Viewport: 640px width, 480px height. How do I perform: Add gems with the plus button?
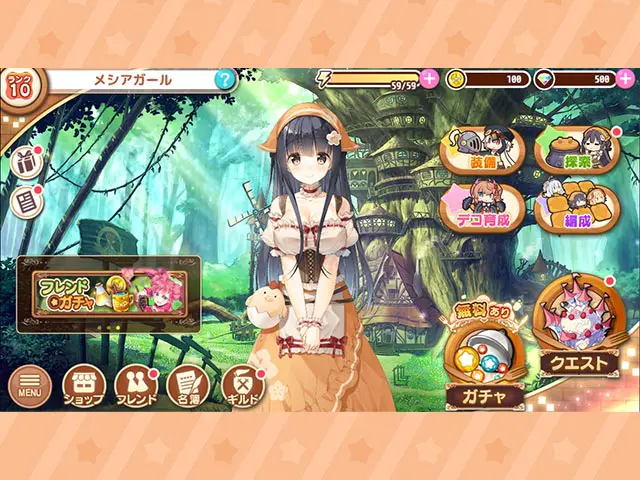tap(625, 79)
